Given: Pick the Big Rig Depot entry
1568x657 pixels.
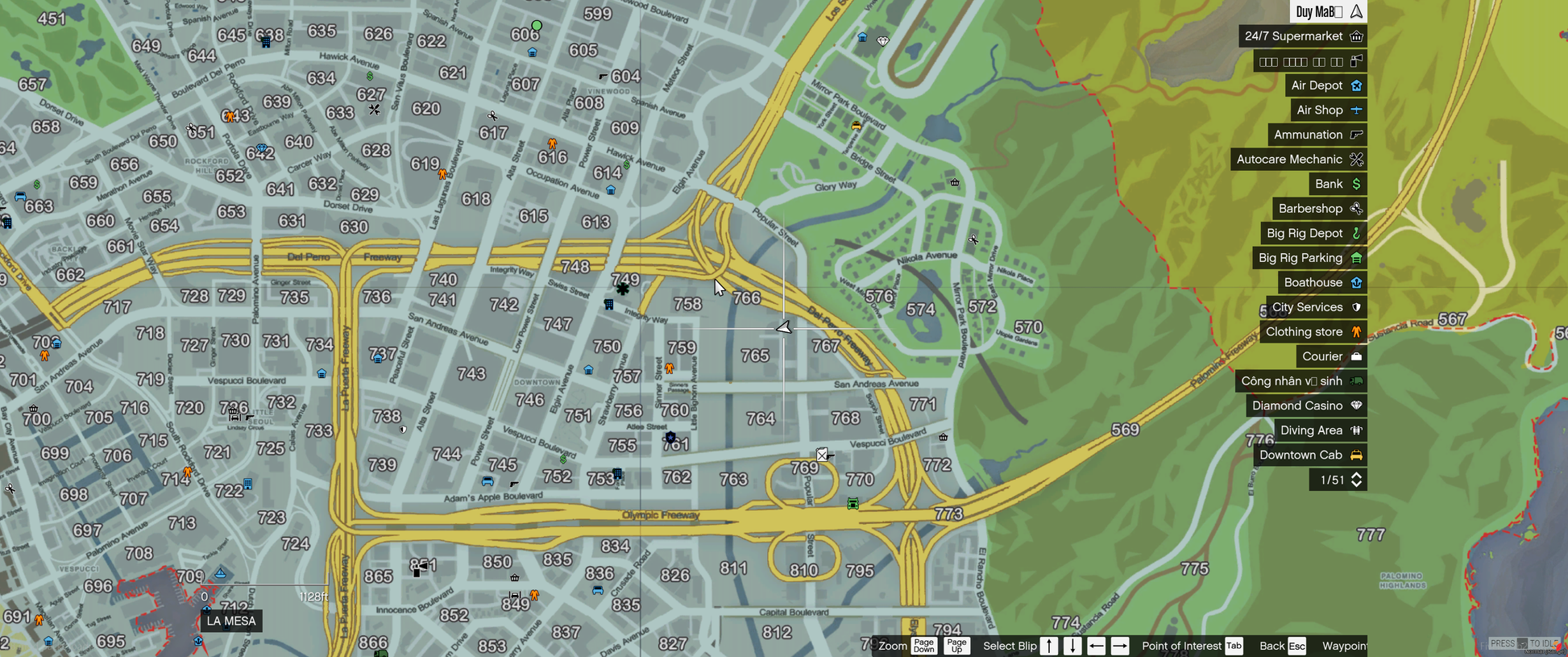Looking at the screenshot, I should (1313, 234).
